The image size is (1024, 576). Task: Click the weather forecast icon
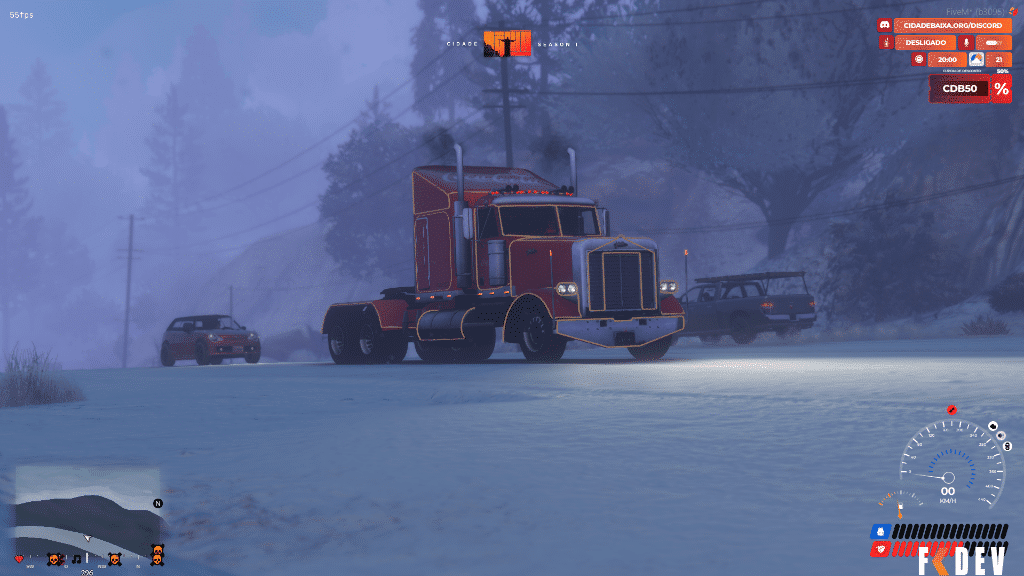click(976, 60)
